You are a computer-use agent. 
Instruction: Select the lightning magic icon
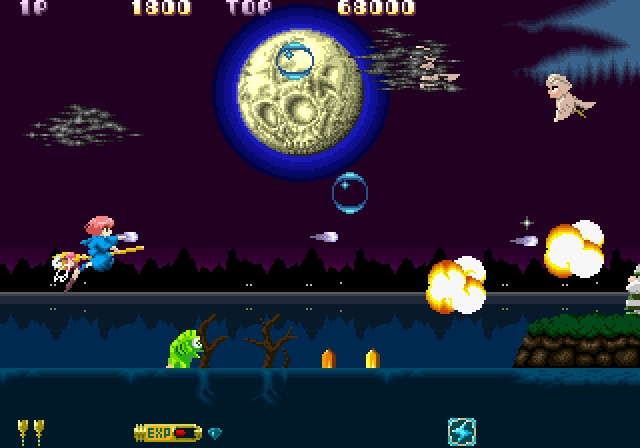pos(461,431)
